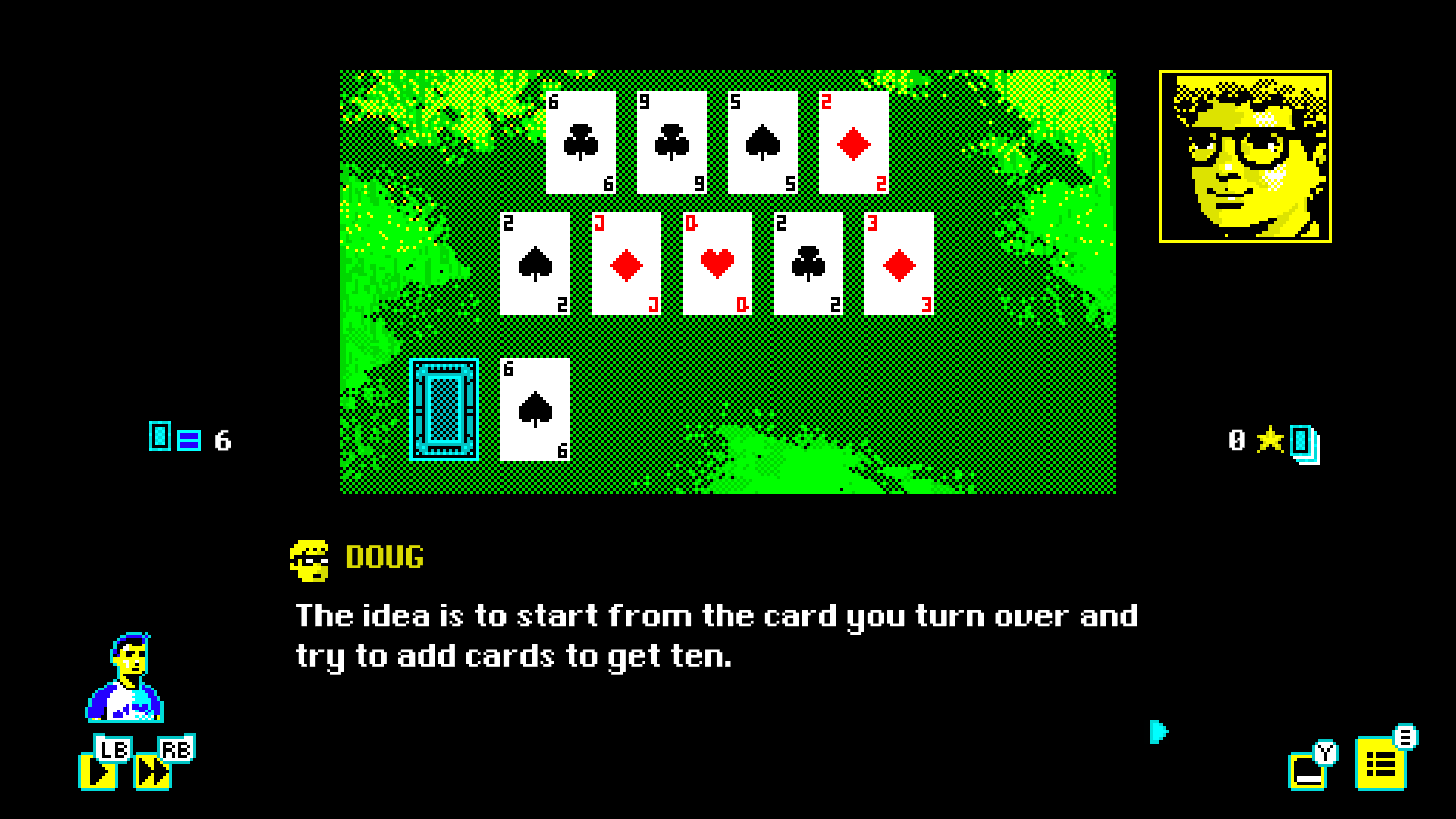Toggle the cyan card counter showing 6
The image size is (1456, 819).
coord(188,438)
